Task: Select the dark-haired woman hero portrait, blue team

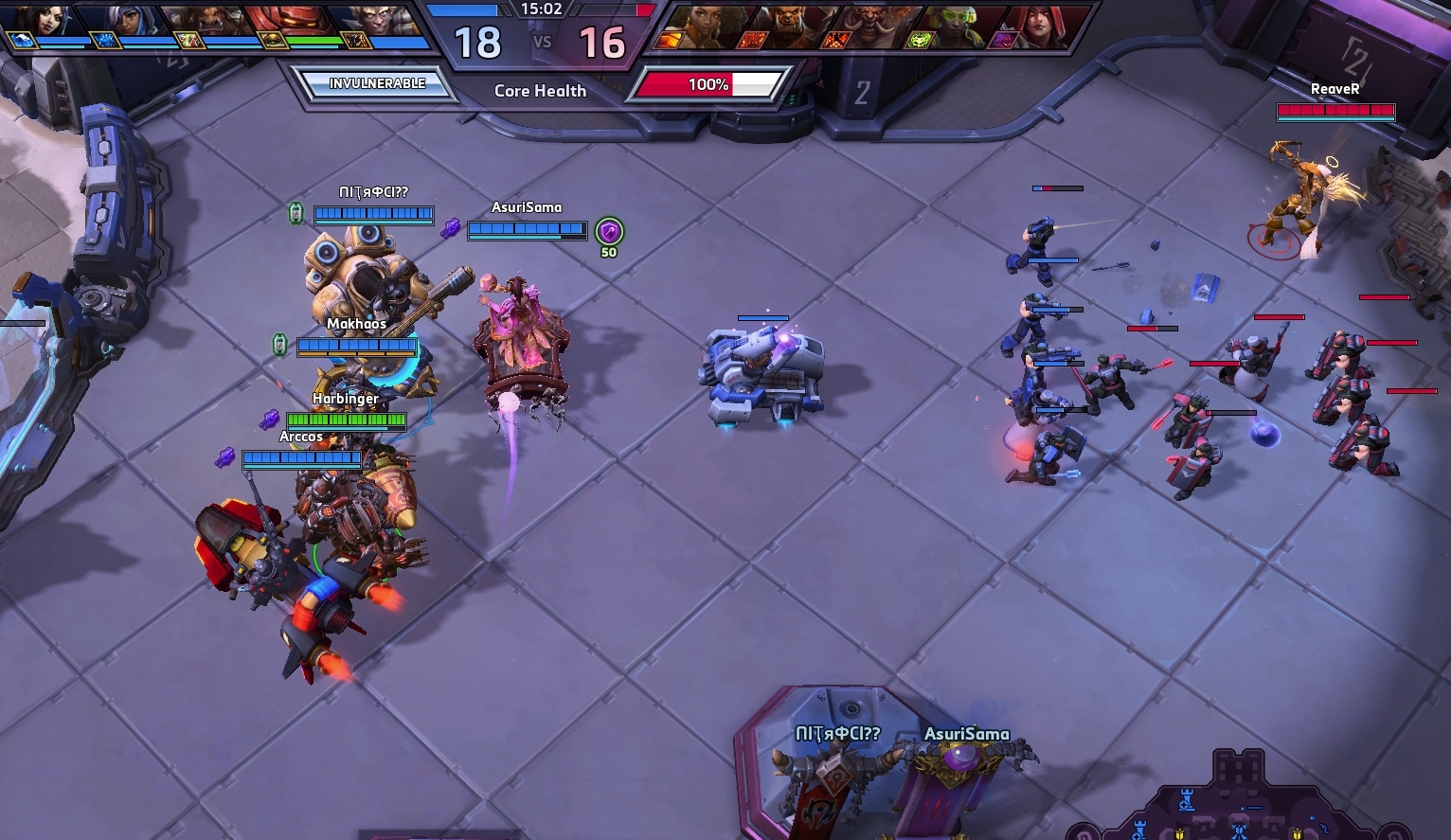Action: point(38,21)
